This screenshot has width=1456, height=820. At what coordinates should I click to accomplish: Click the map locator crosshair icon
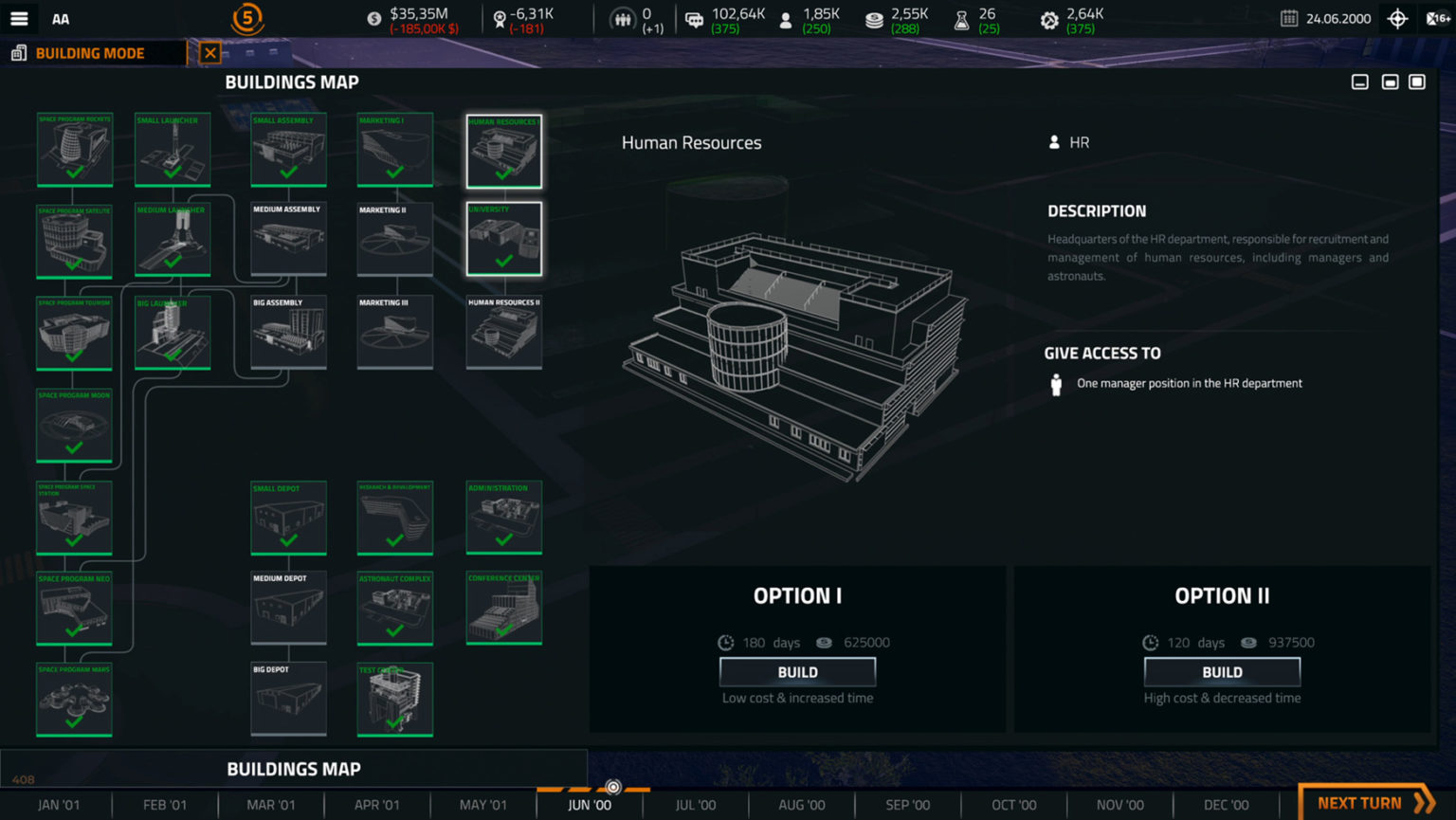tap(1397, 18)
